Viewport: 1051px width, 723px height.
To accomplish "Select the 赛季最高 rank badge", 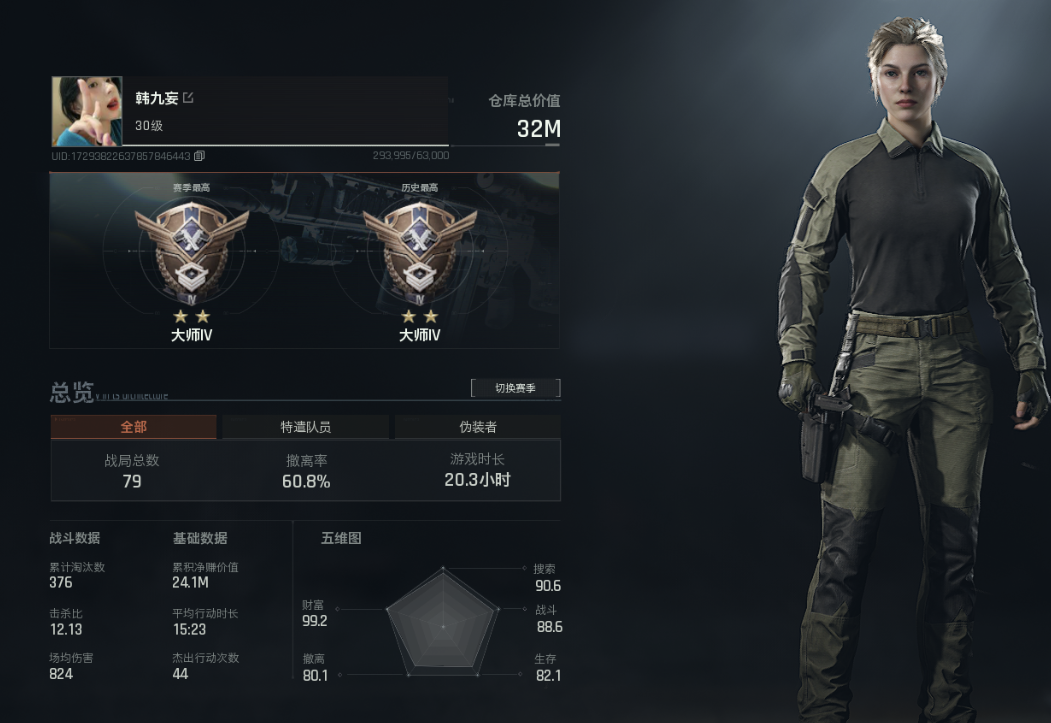I will point(191,250).
